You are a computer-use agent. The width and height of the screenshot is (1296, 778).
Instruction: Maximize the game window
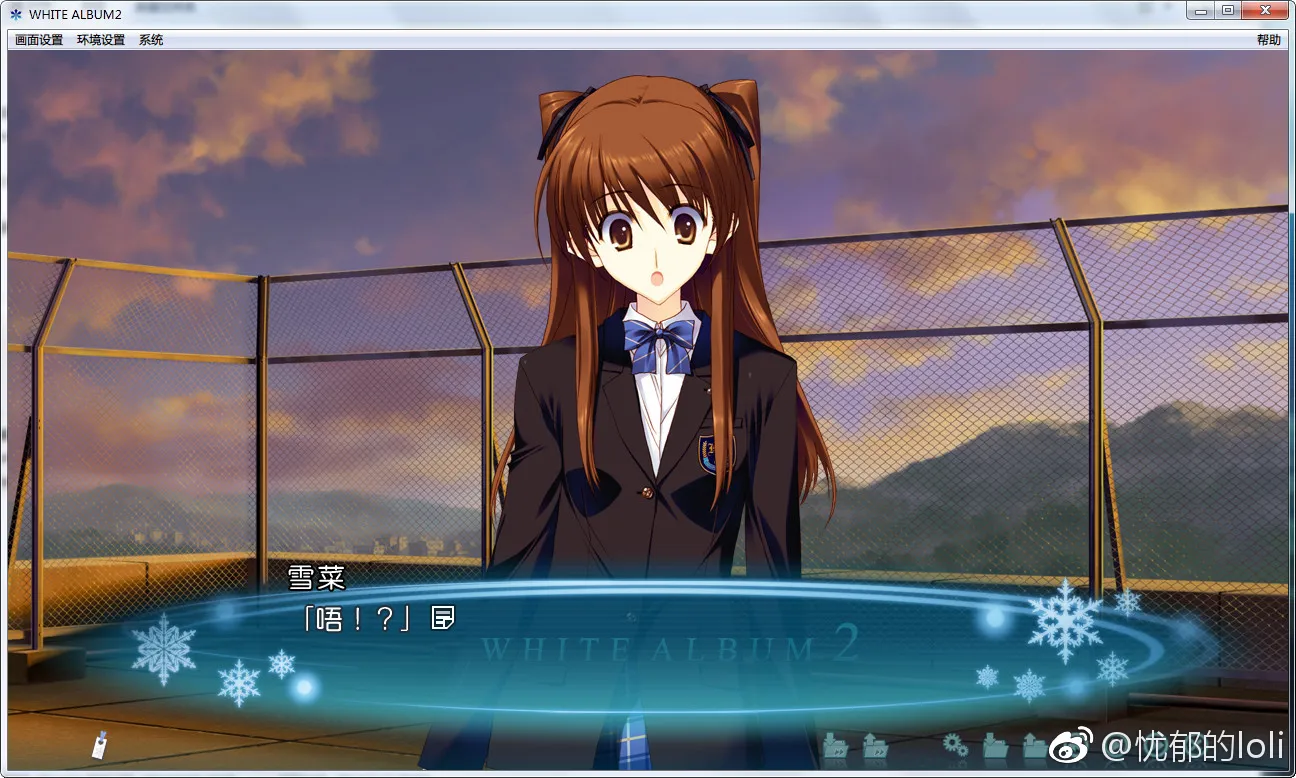(x=1228, y=10)
